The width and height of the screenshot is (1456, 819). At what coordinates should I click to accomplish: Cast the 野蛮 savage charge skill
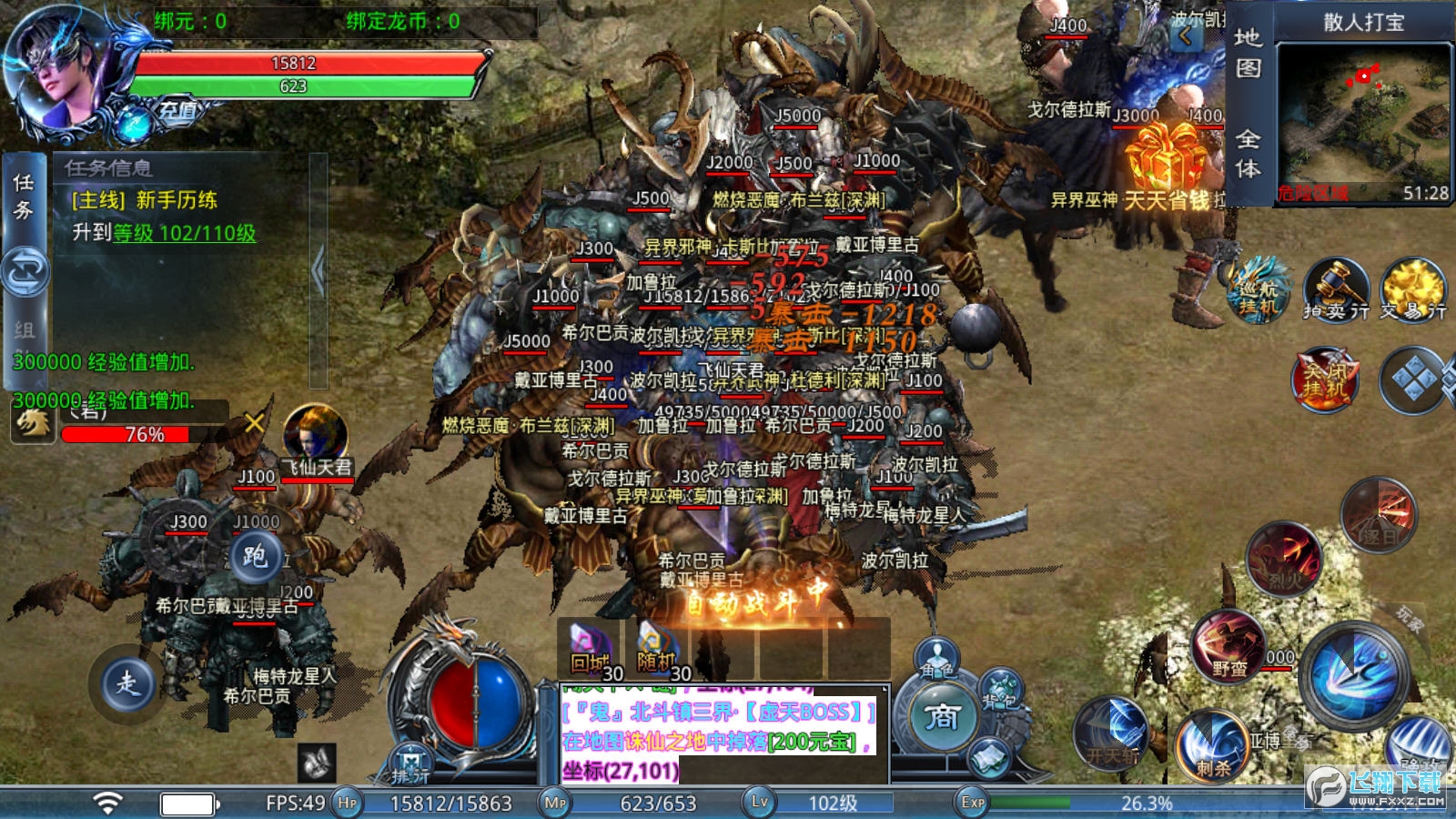tap(1228, 646)
